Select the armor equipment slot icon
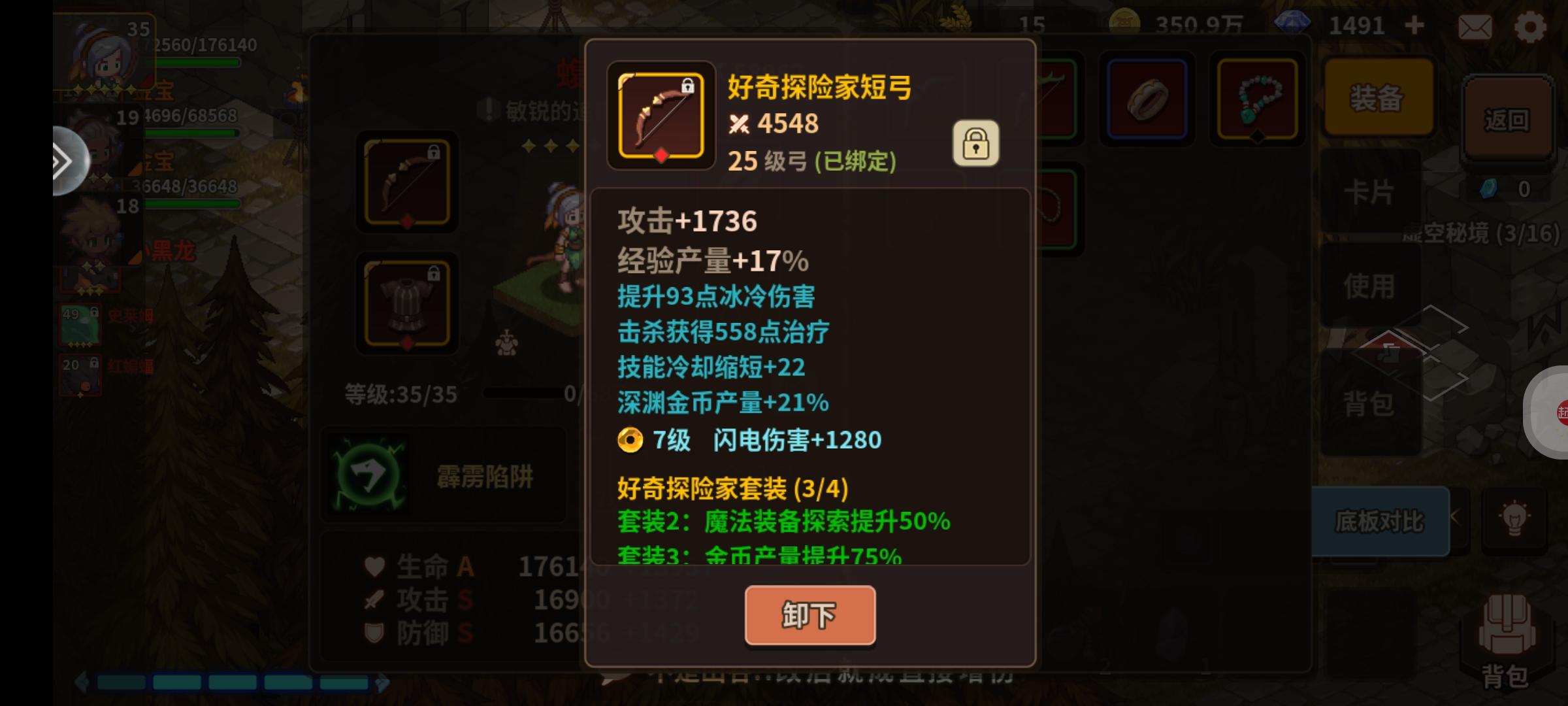The height and width of the screenshot is (706, 1568). click(x=406, y=304)
